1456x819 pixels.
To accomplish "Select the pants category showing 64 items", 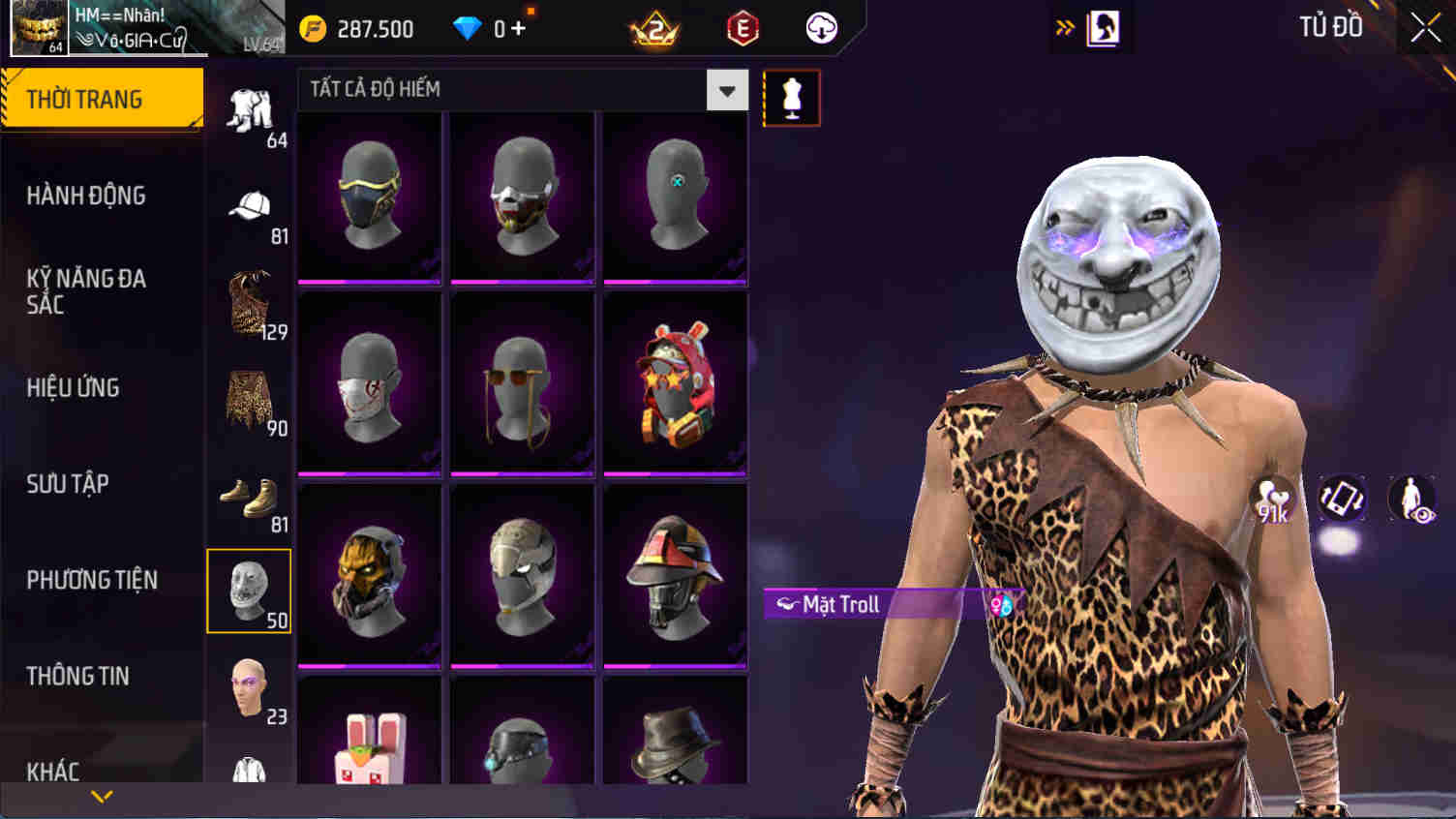I will tap(249, 106).
